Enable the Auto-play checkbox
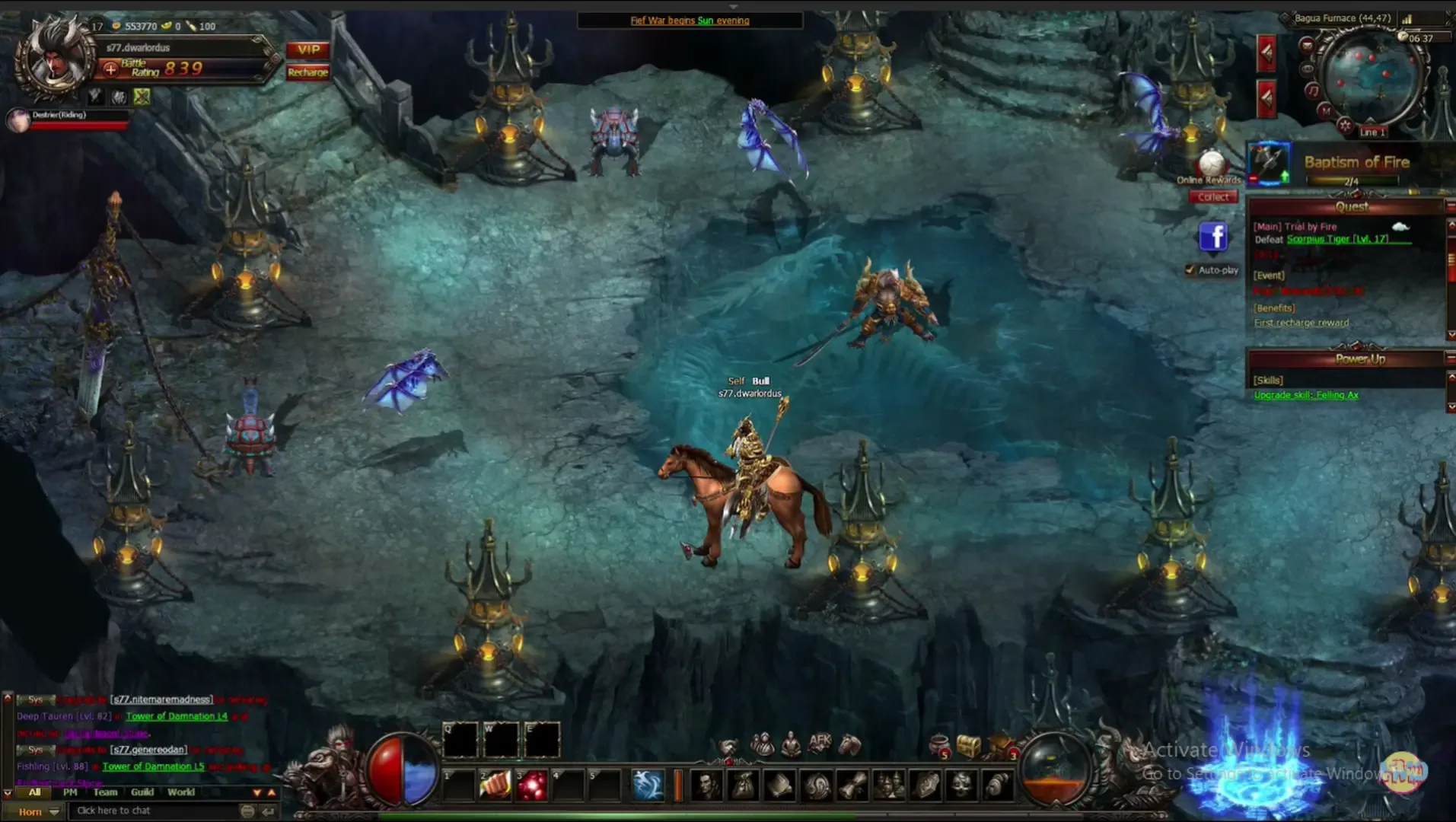 point(1190,269)
